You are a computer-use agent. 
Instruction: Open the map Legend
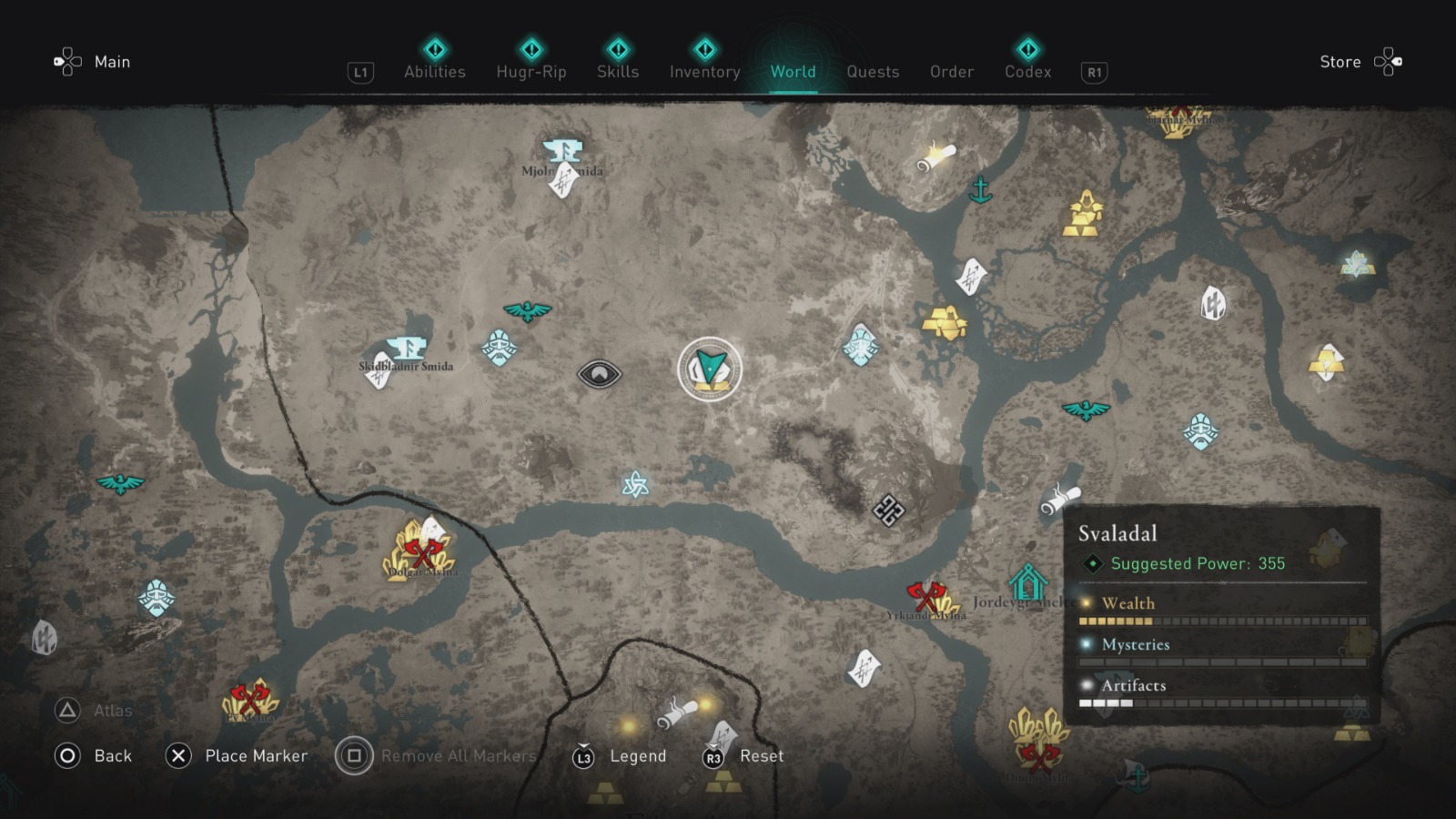638,755
